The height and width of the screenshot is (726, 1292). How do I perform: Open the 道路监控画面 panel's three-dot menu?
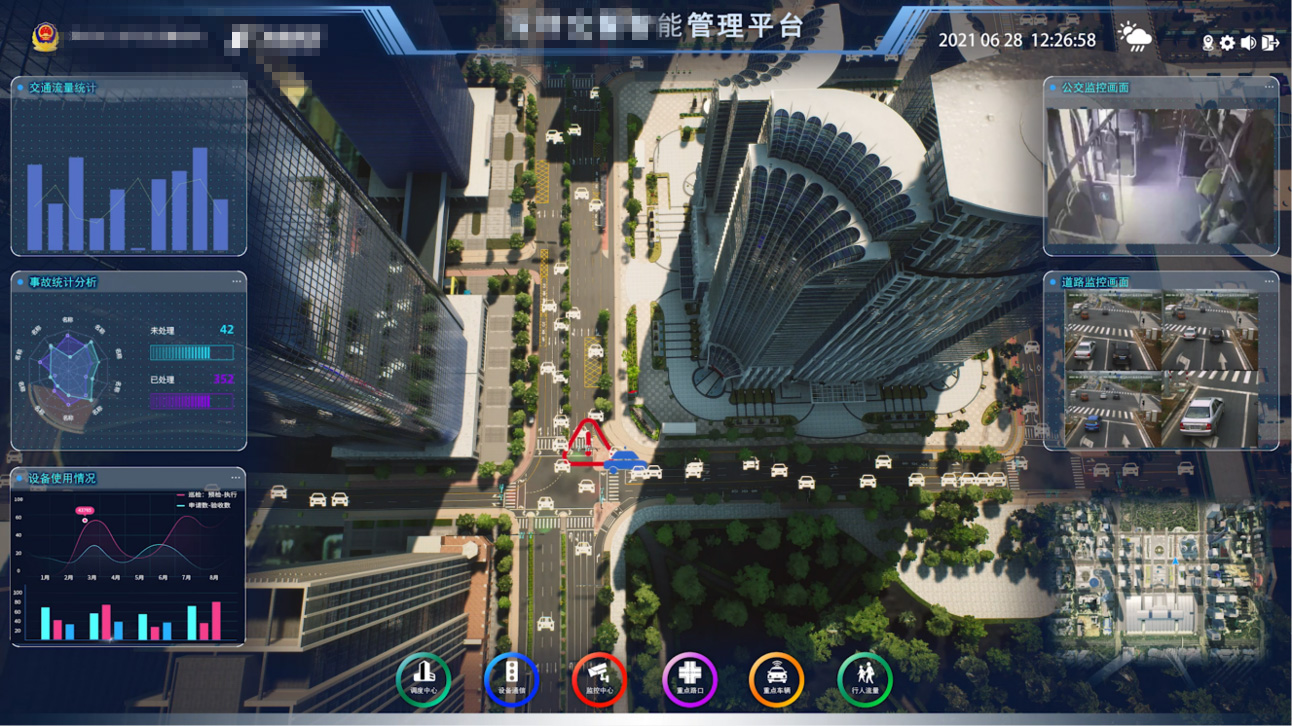(1269, 281)
